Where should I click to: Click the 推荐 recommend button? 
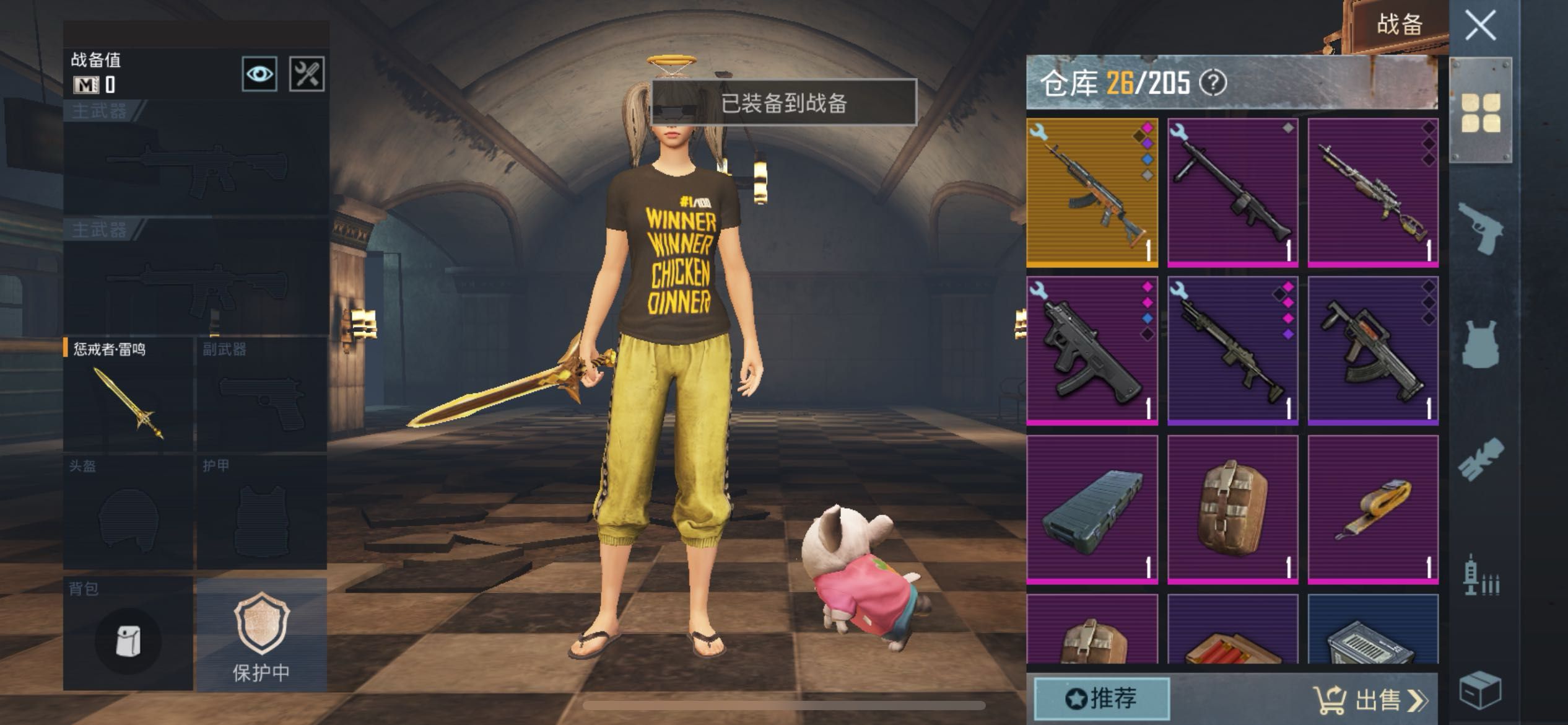click(1102, 699)
